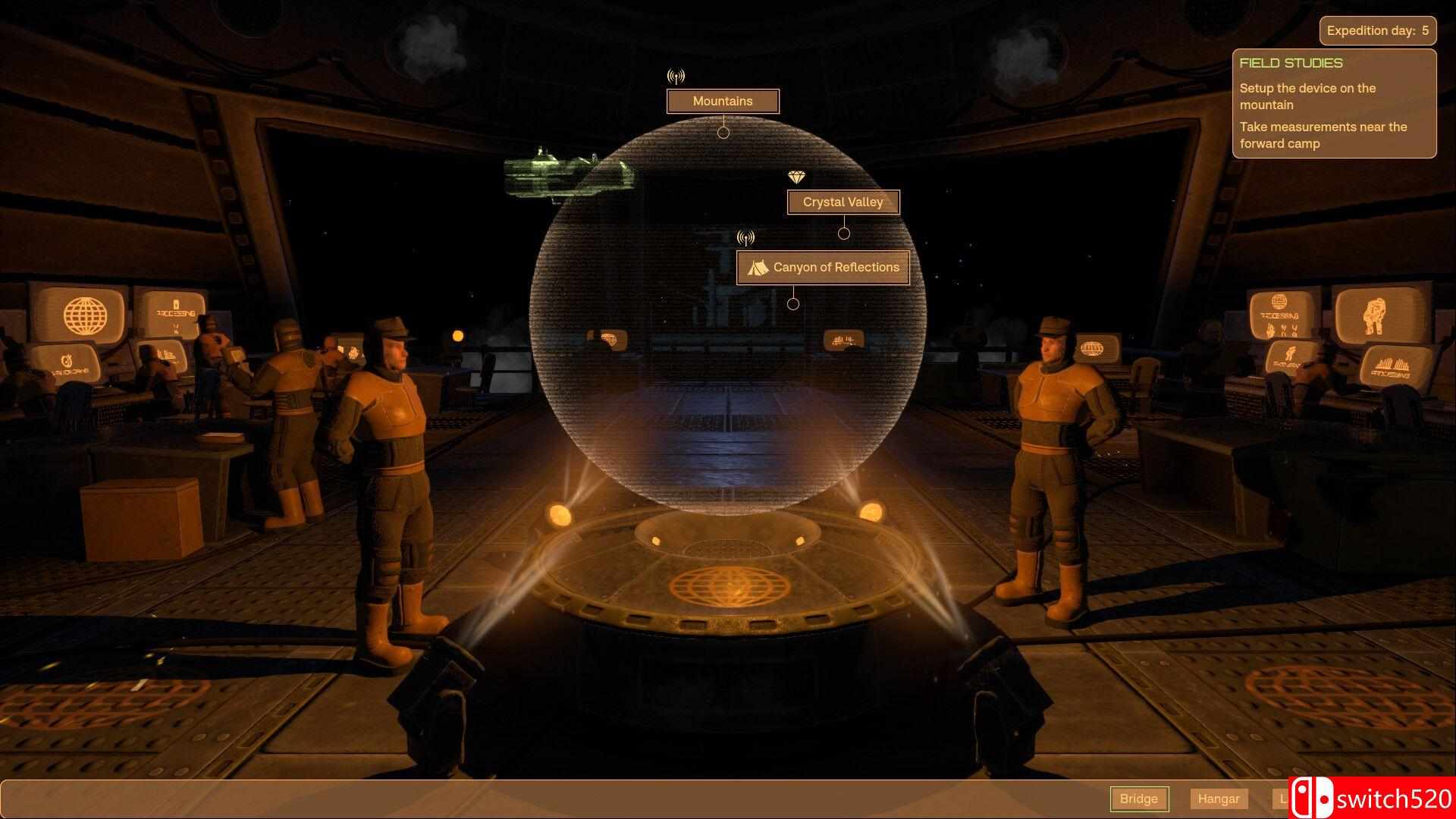Switch to the Hangar view
The height and width of the screenshot is (819, 1456).
point(1219,799)
